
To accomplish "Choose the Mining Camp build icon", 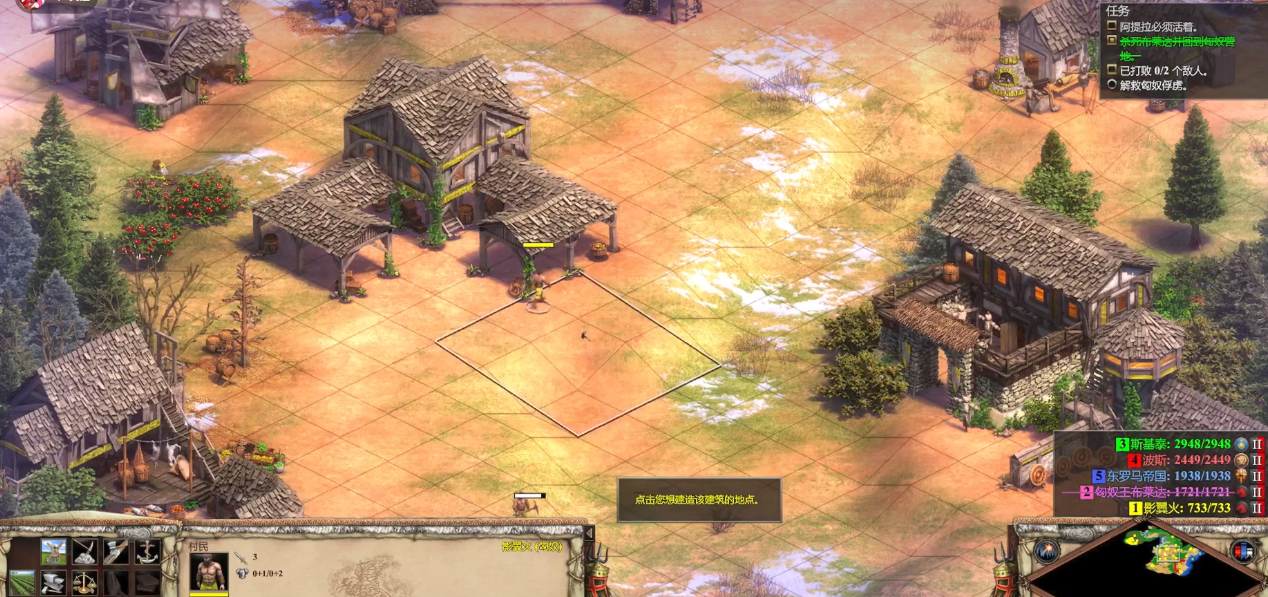I will click(x=84, y=551).
